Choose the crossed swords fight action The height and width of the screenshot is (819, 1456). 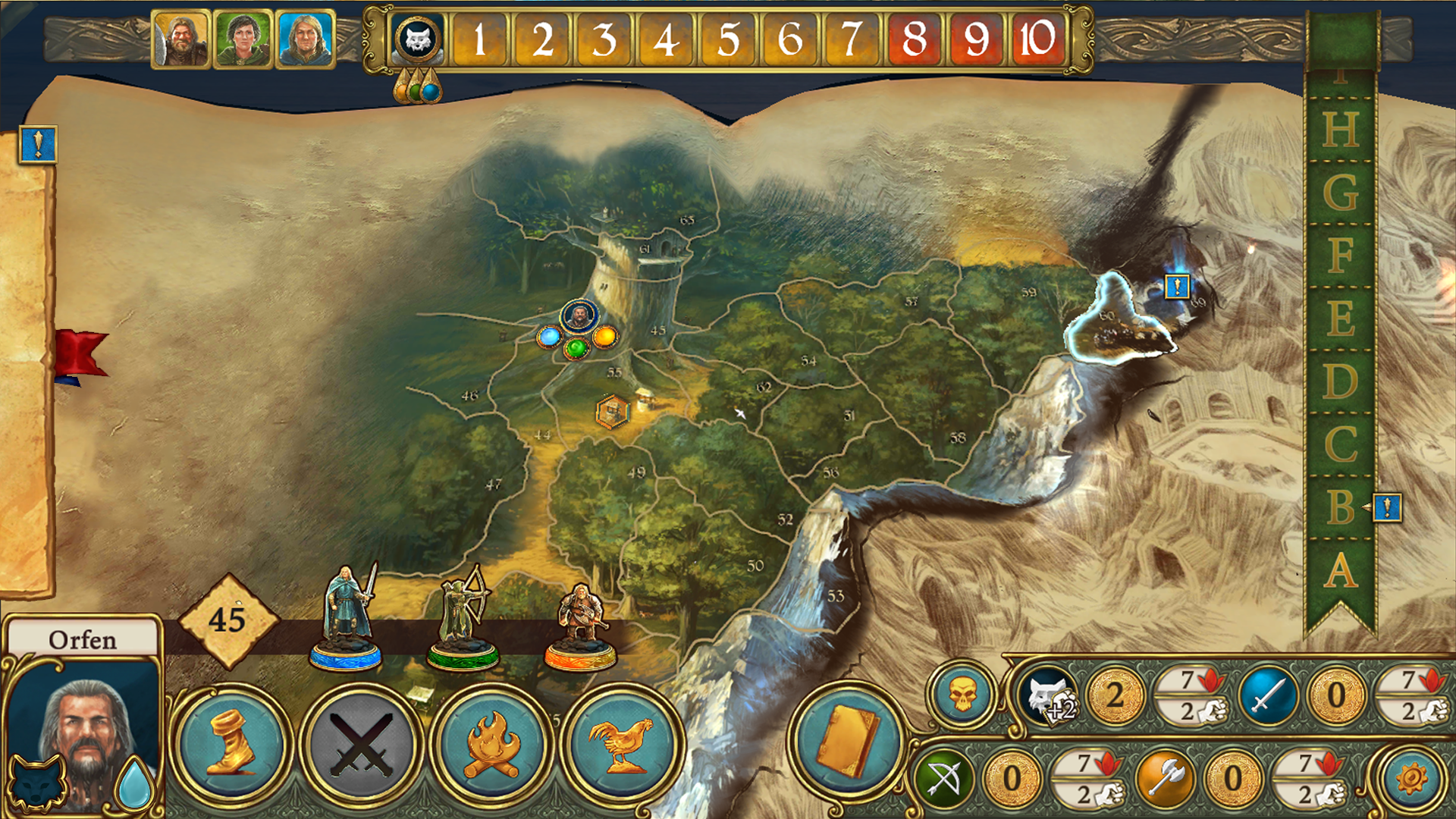point(361,744)
